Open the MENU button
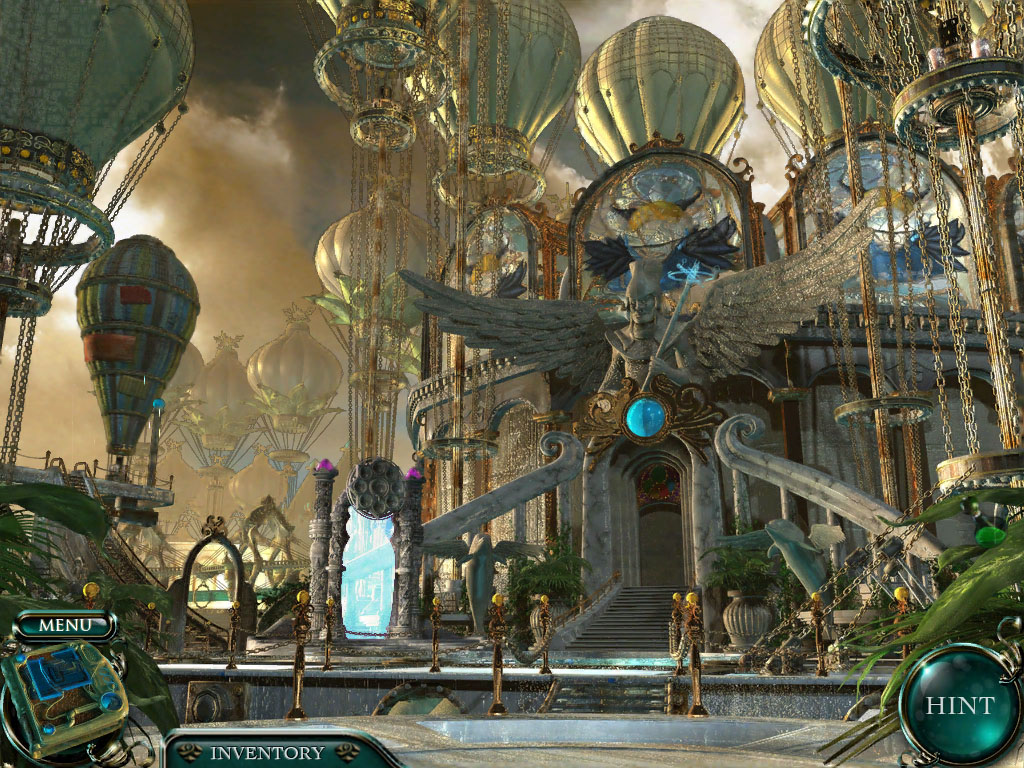Viewport: 1024px width, 768px height. click(65, 626)
